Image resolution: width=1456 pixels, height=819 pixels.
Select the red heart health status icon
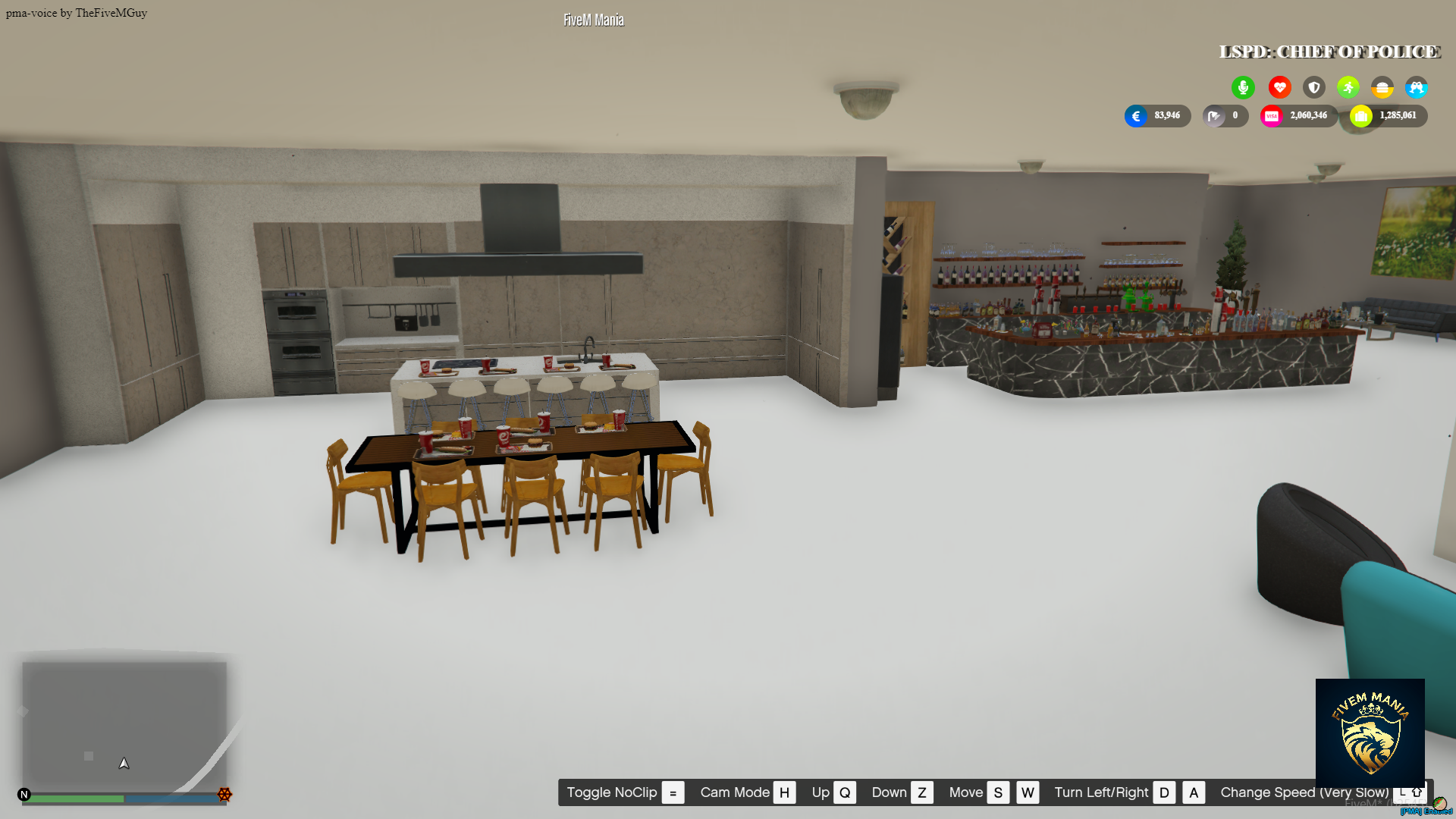coord(1279,87)
